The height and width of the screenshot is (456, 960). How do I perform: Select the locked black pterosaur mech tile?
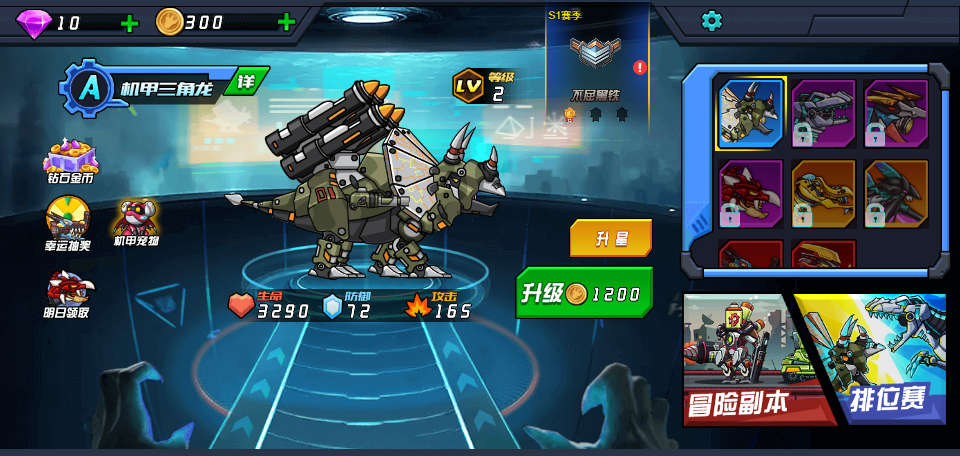[x=896, y=193]
